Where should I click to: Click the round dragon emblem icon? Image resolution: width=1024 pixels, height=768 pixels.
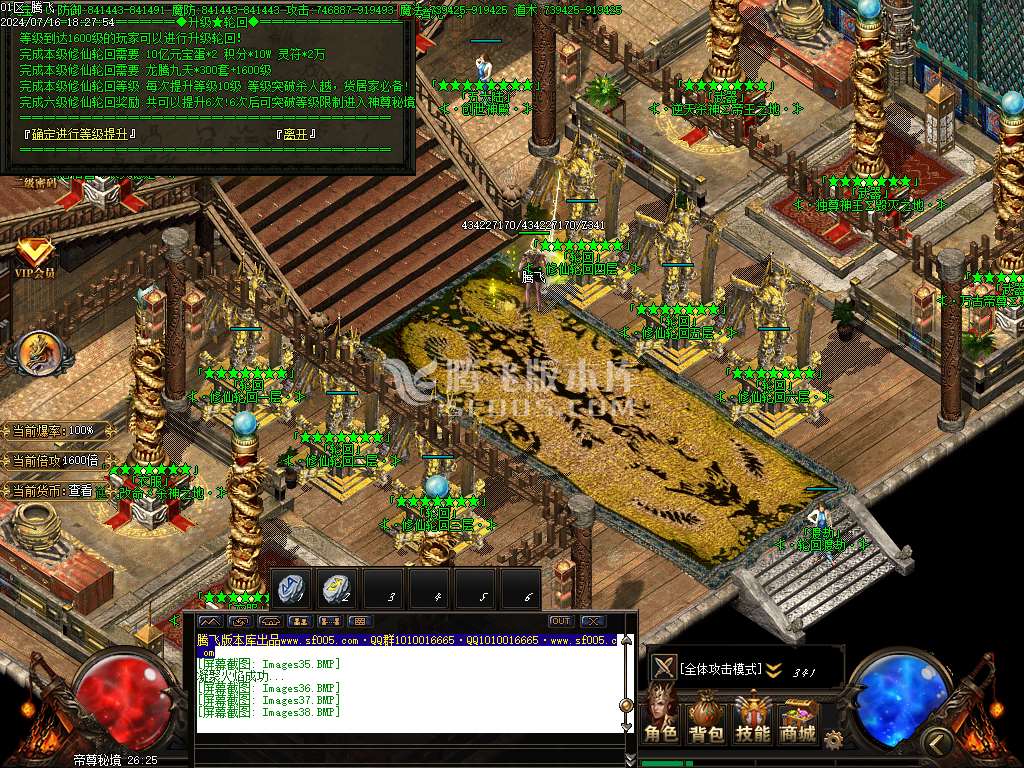38,352
